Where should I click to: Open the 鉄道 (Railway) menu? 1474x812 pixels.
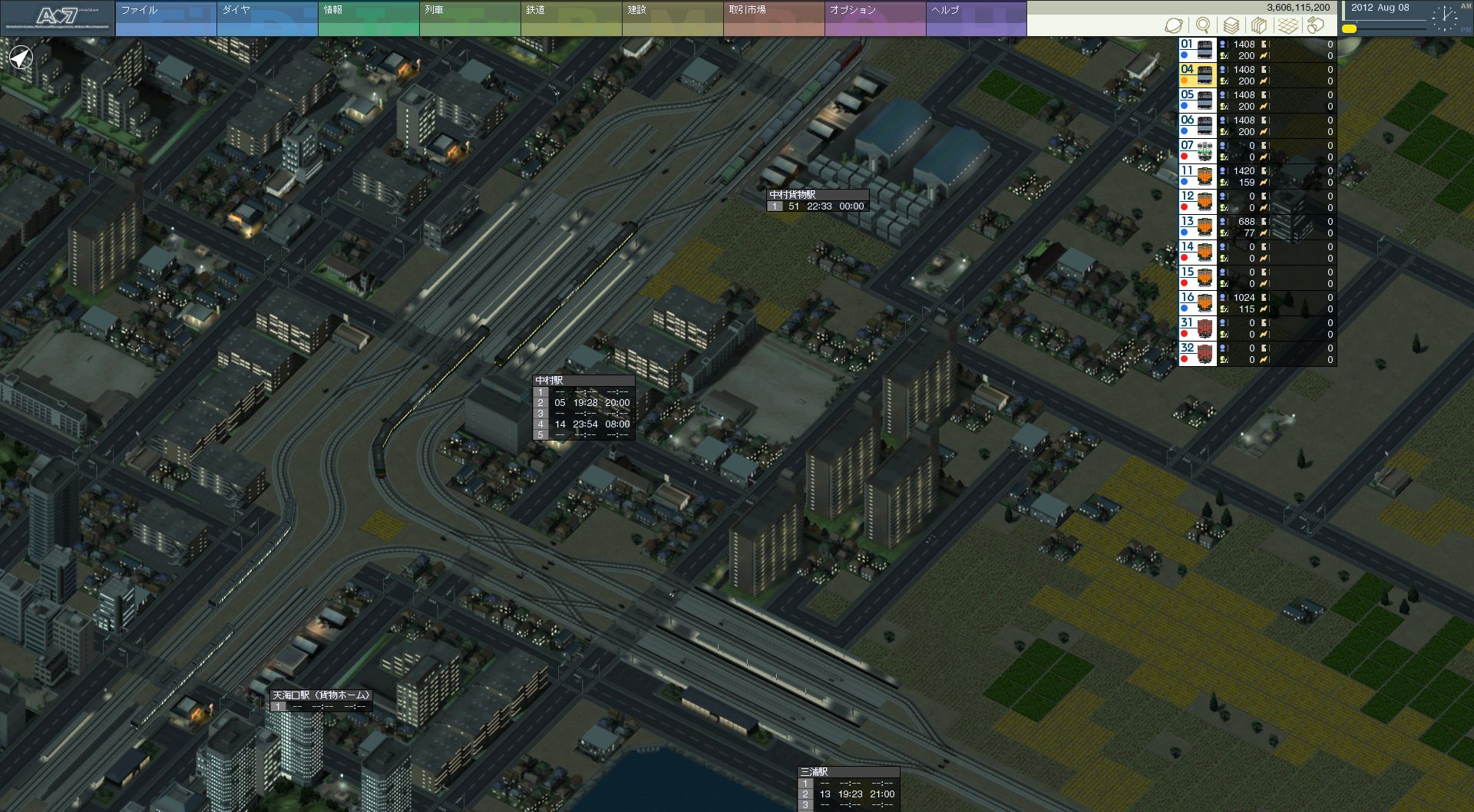[x=570, y=18]
